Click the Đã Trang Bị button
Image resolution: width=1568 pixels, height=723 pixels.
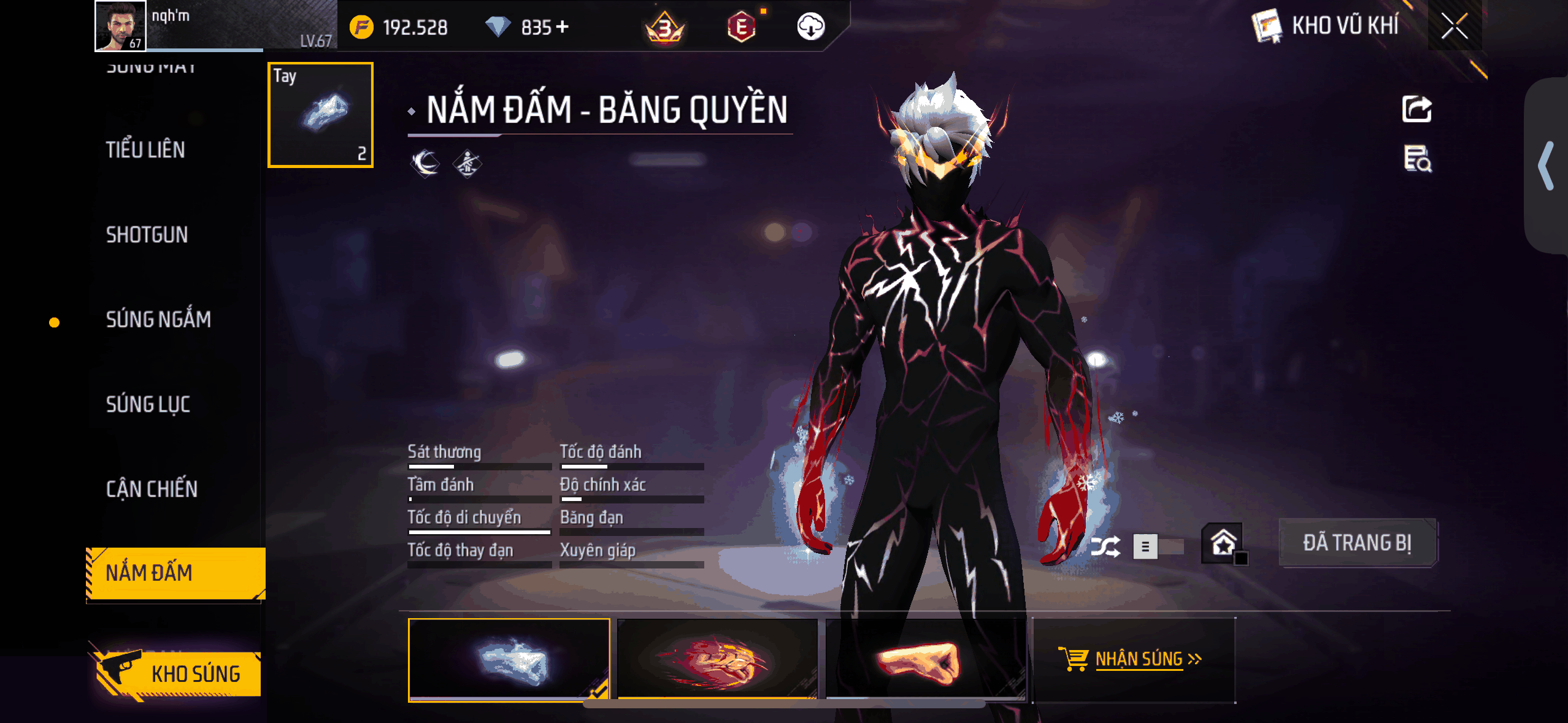click(1358, 542)
